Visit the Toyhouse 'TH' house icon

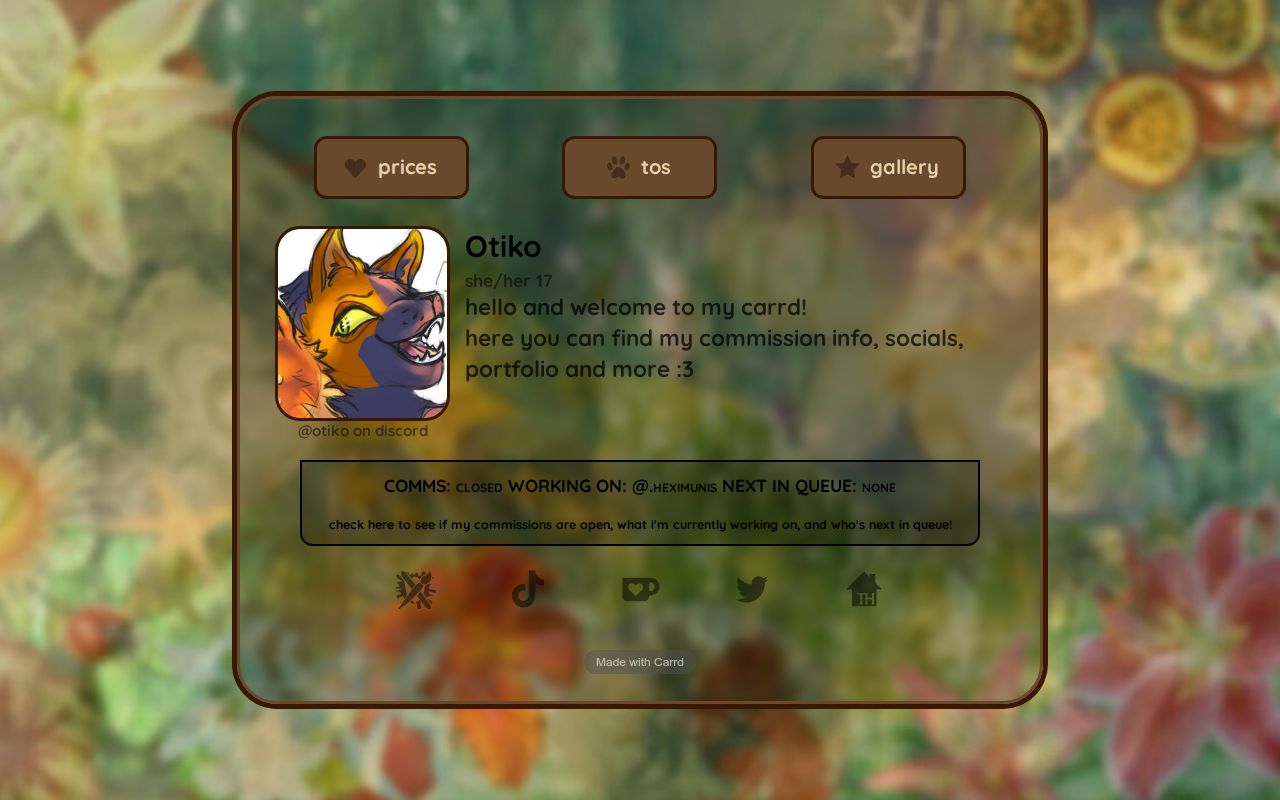865,590
